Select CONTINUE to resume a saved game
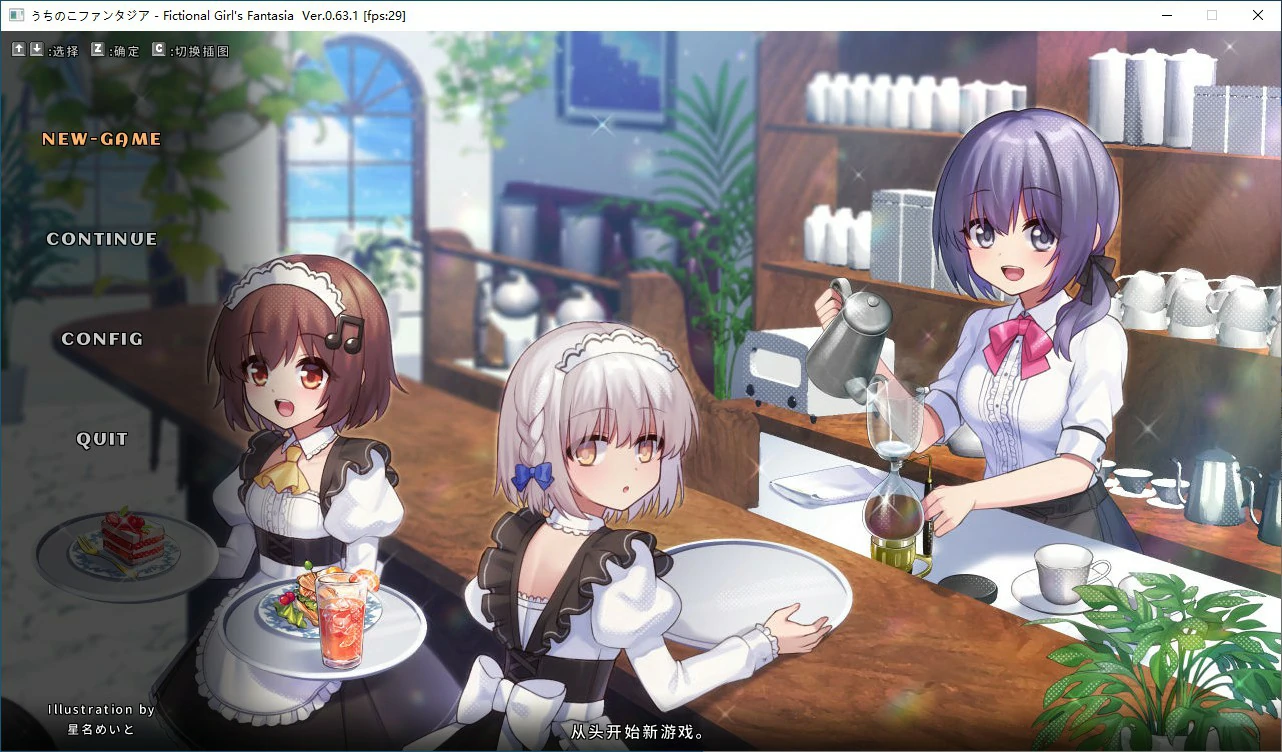1282x752 pixels. [x=101, y=238]
